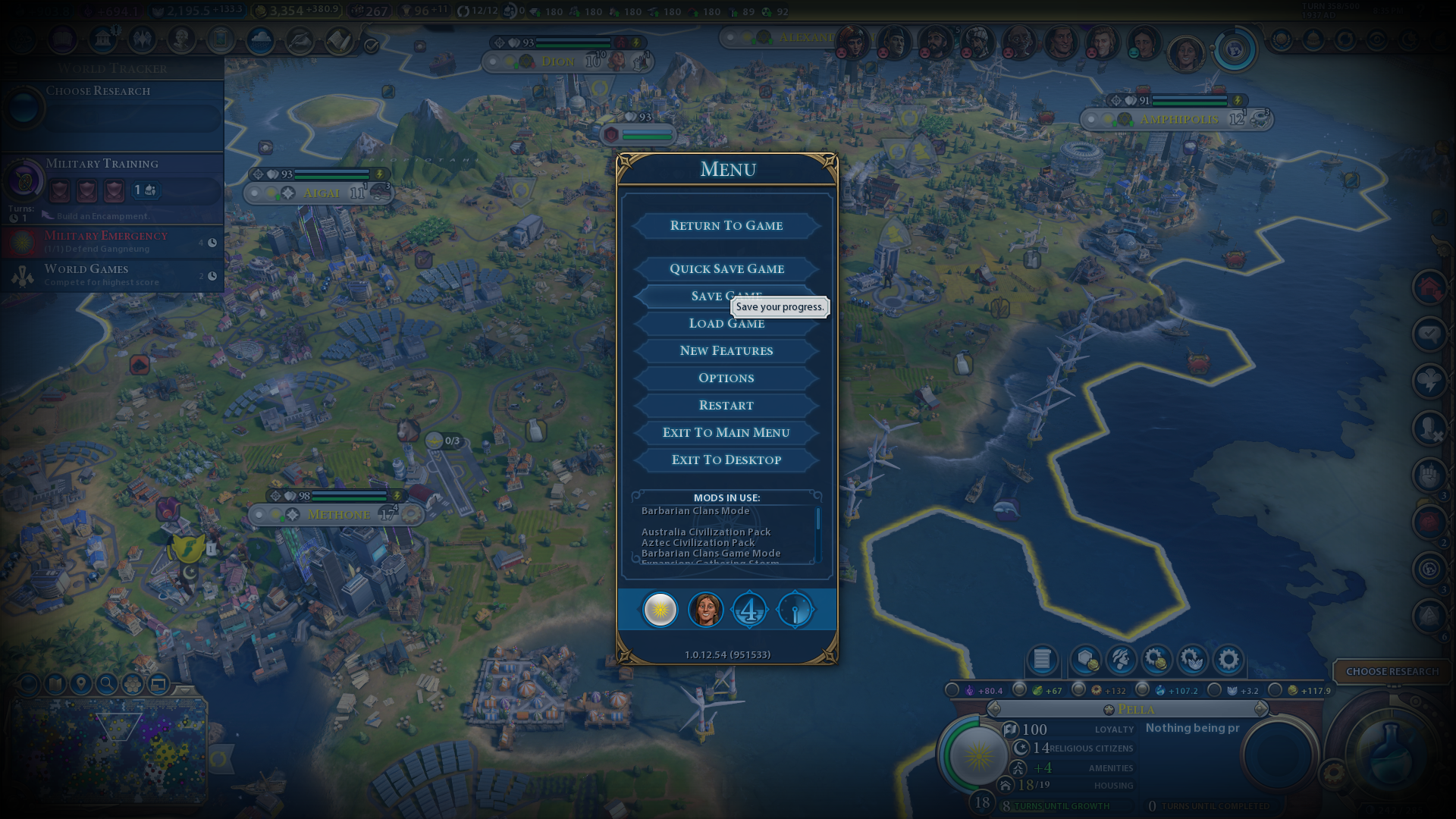Image resolution: width=1456 pixels, height=819 pixels.
Task: Click the Mods In Use list scrollbar
Action: (x=817, y=520)
